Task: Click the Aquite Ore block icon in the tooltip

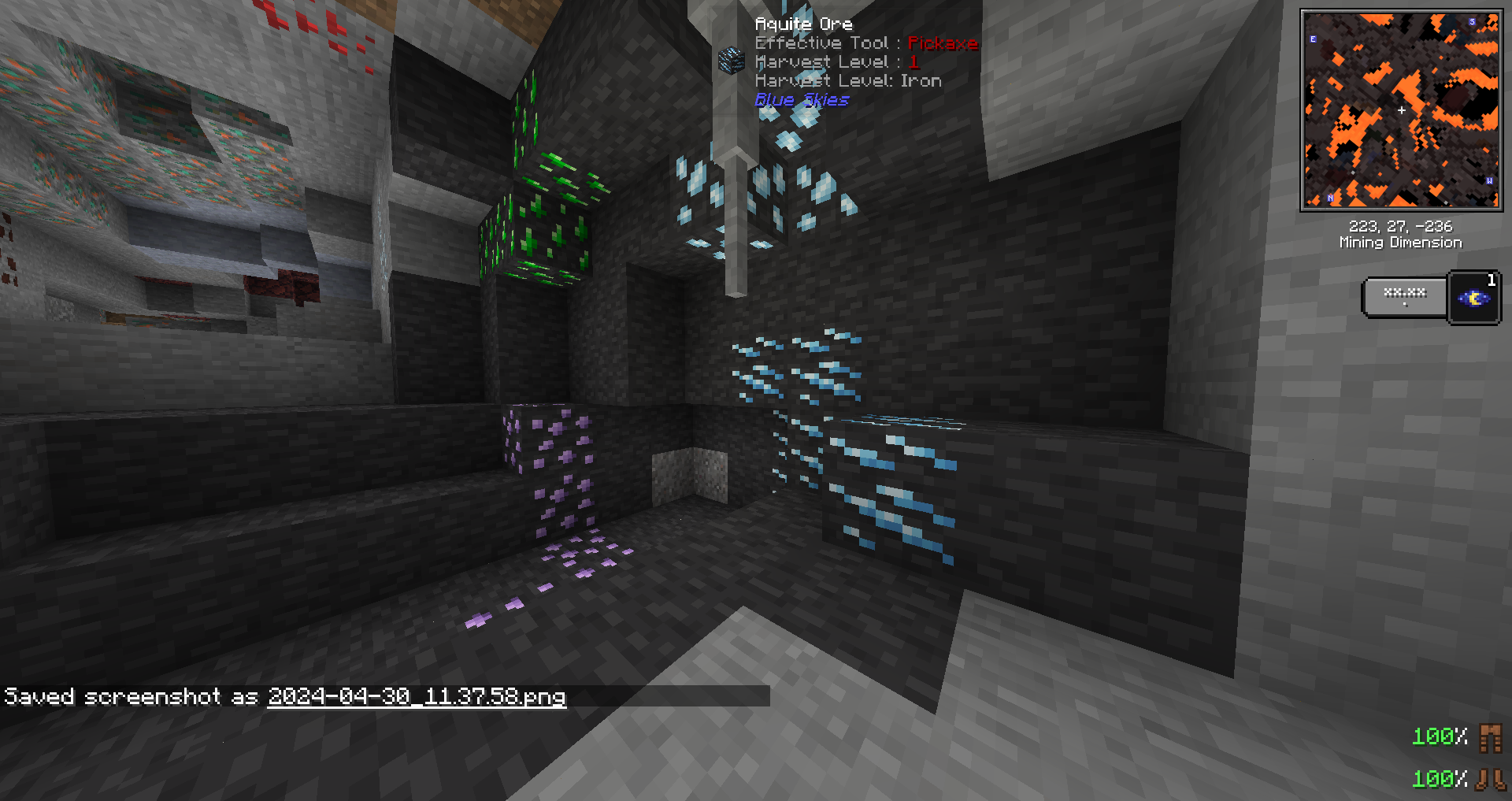Action: click(x=730, y=61)
